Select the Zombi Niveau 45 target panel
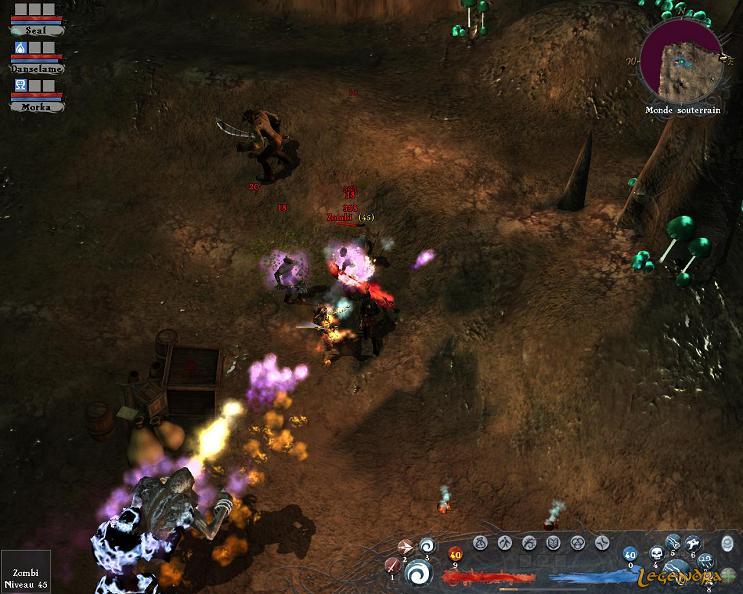The image size is (743, 594). (25, 570)
